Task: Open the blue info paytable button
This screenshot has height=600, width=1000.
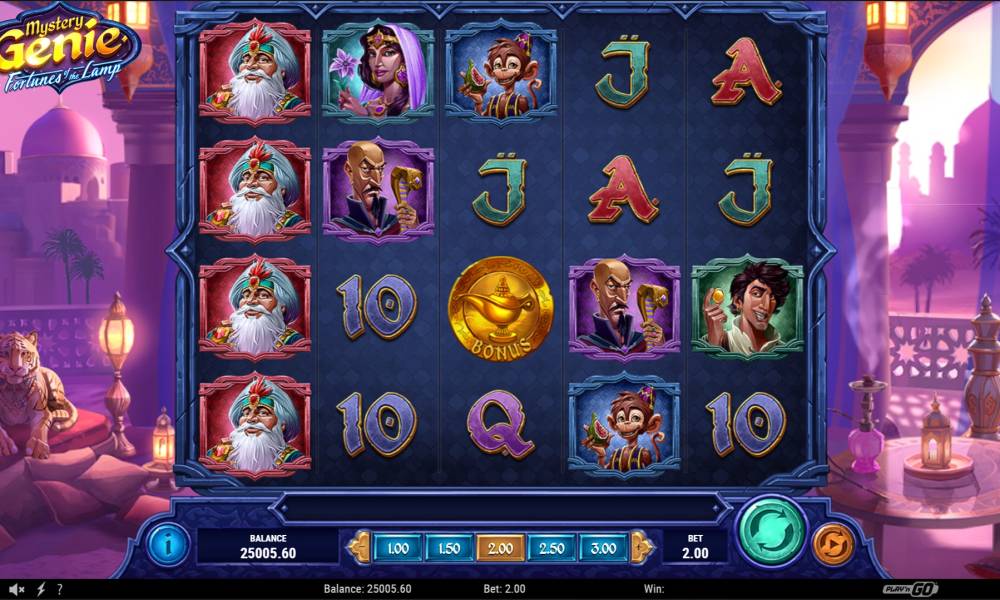Action: click(x=168, y=546)
